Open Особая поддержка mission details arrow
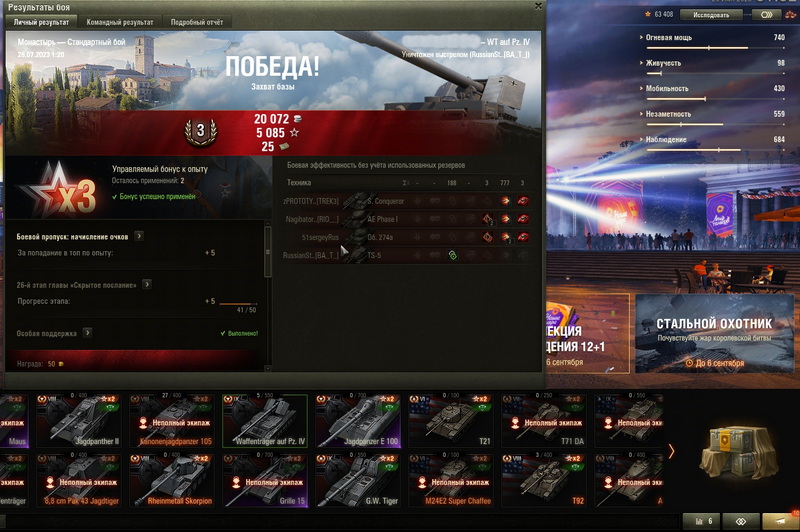 point(88,332)
